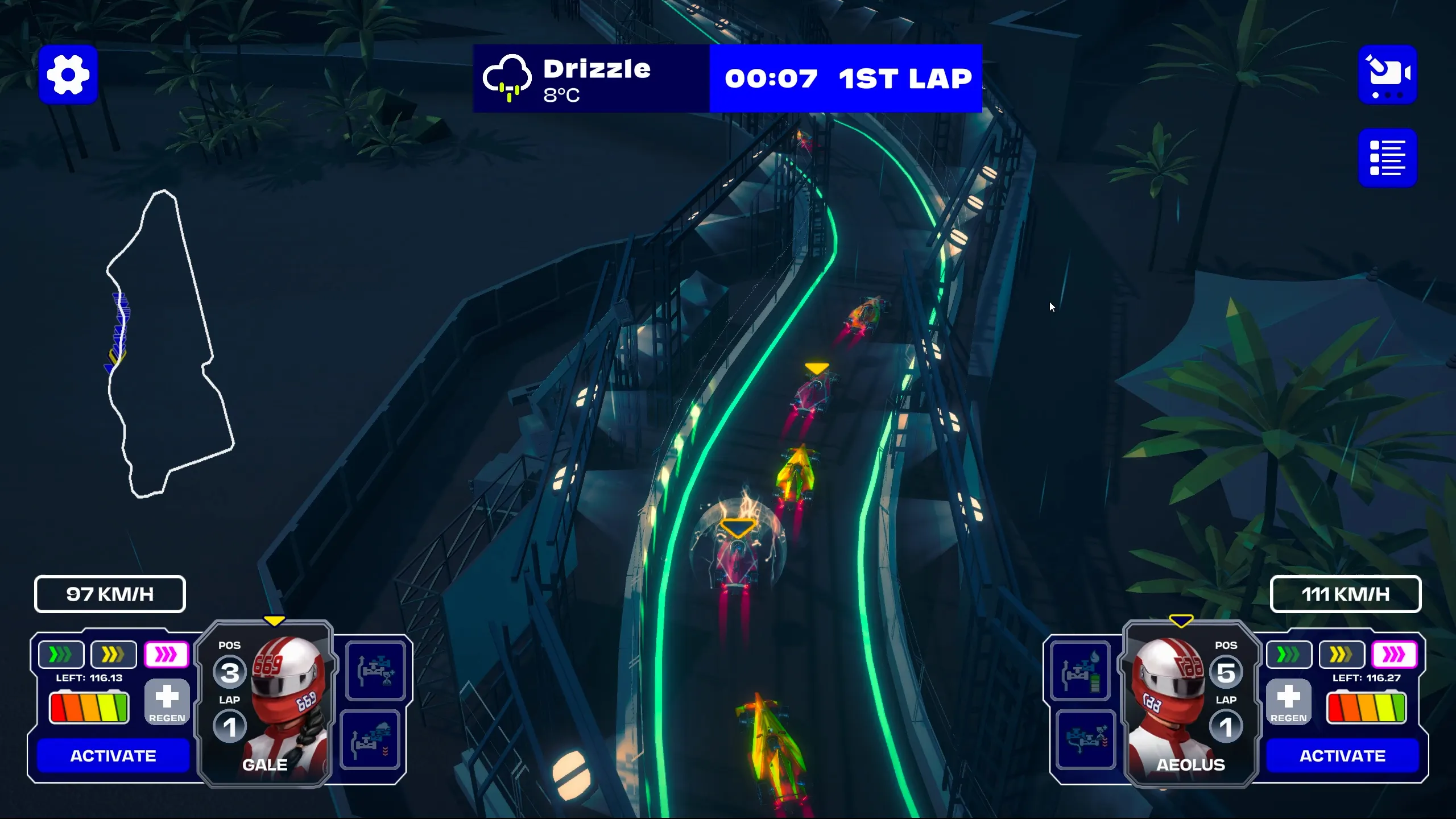Viewport: 1456px width, 819px height.
Task: Activate Gale's power boost
Action: coord(113,755)
